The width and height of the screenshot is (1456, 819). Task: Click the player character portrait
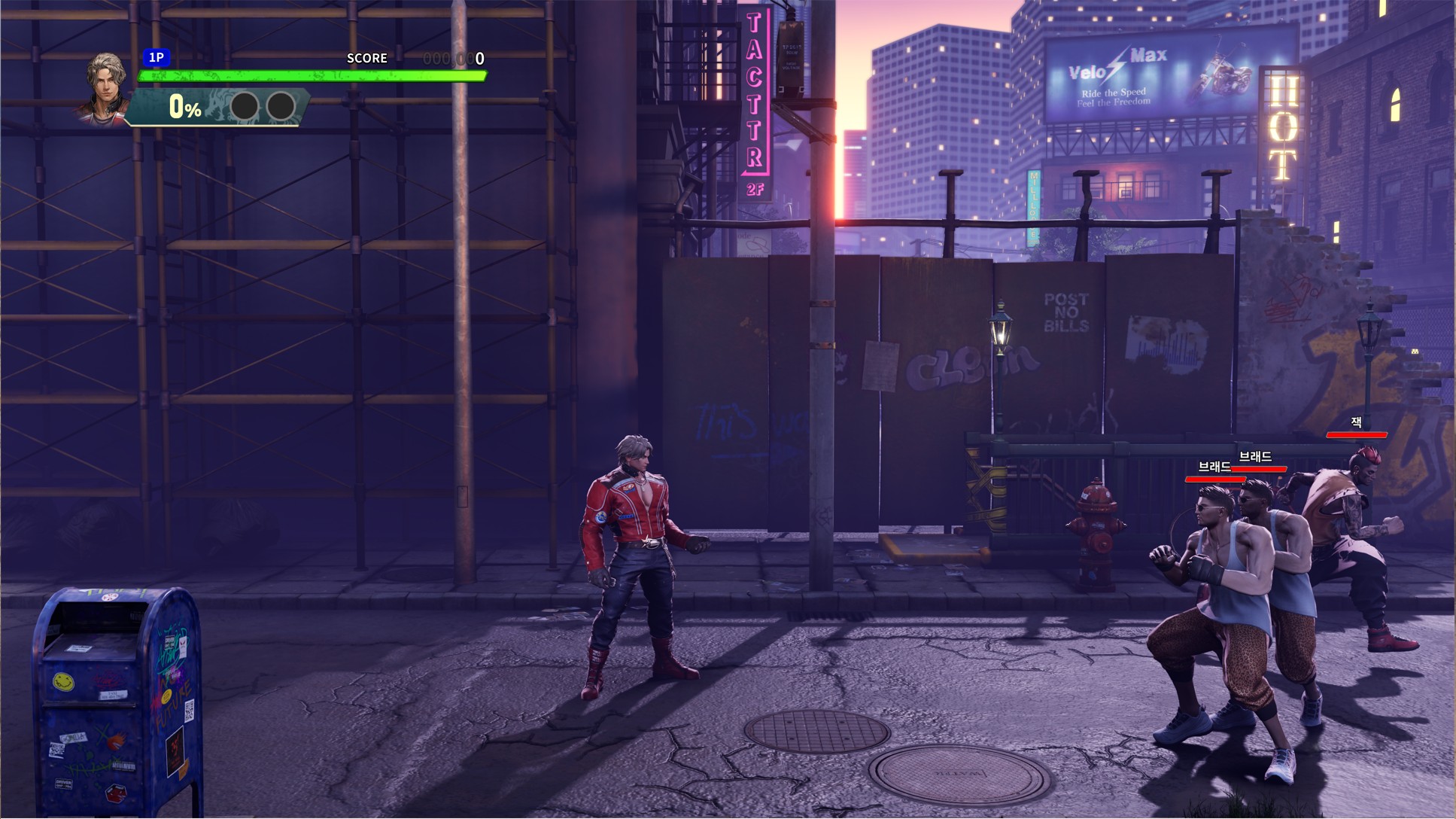click(105, 87)
